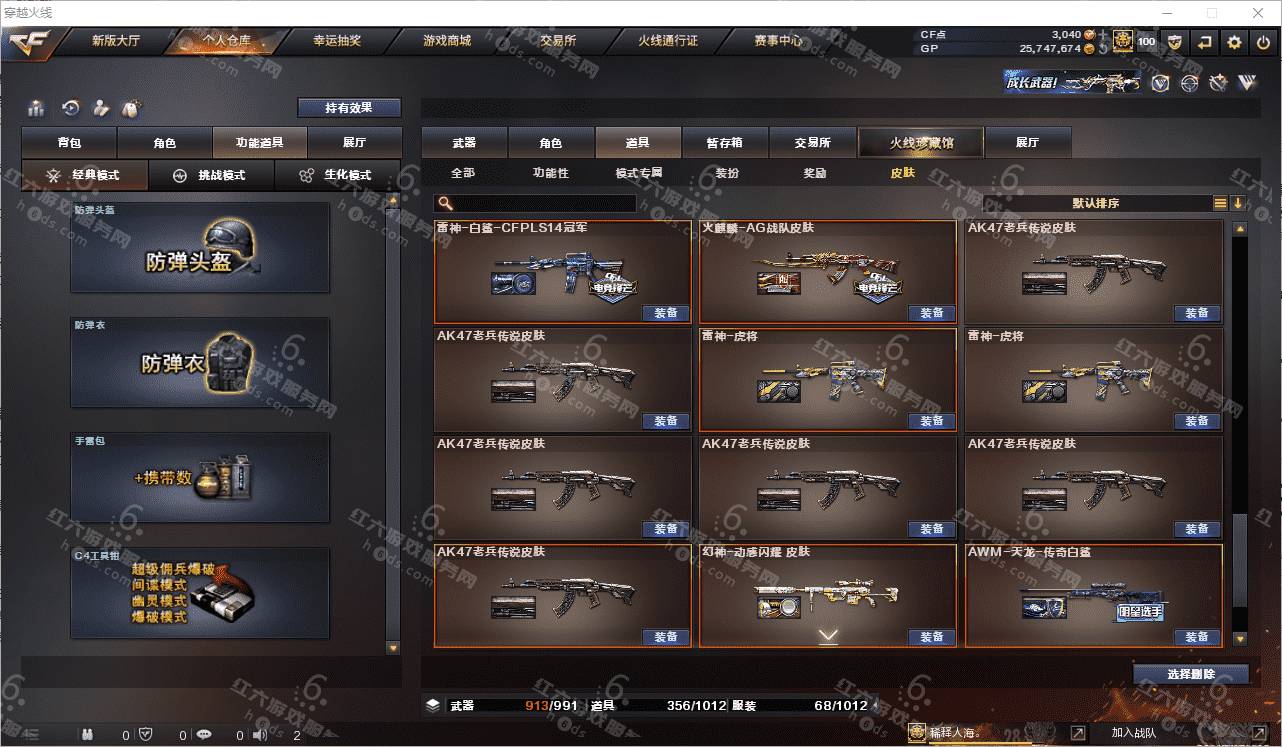
Task: Go to the 幸运抽奖 lucky draw page
Action: (337, 41)
